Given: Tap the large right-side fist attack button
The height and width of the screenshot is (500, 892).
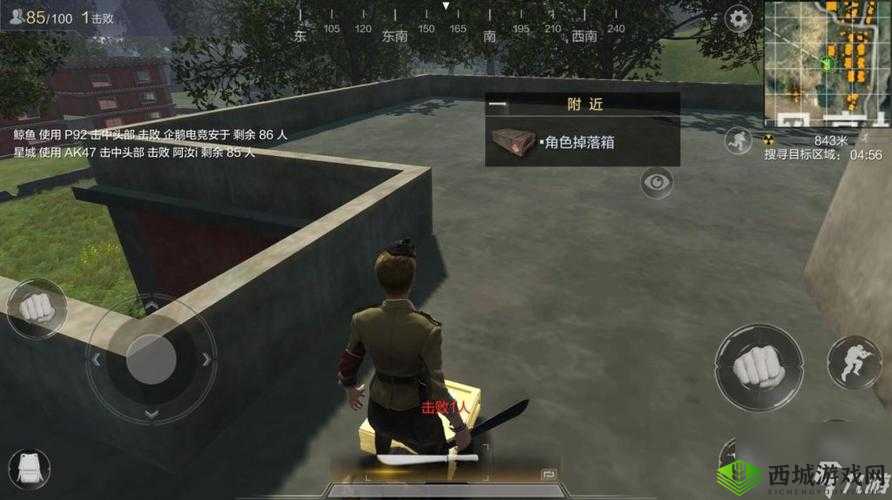Looking at the screenshot, I should click(758, 368).
